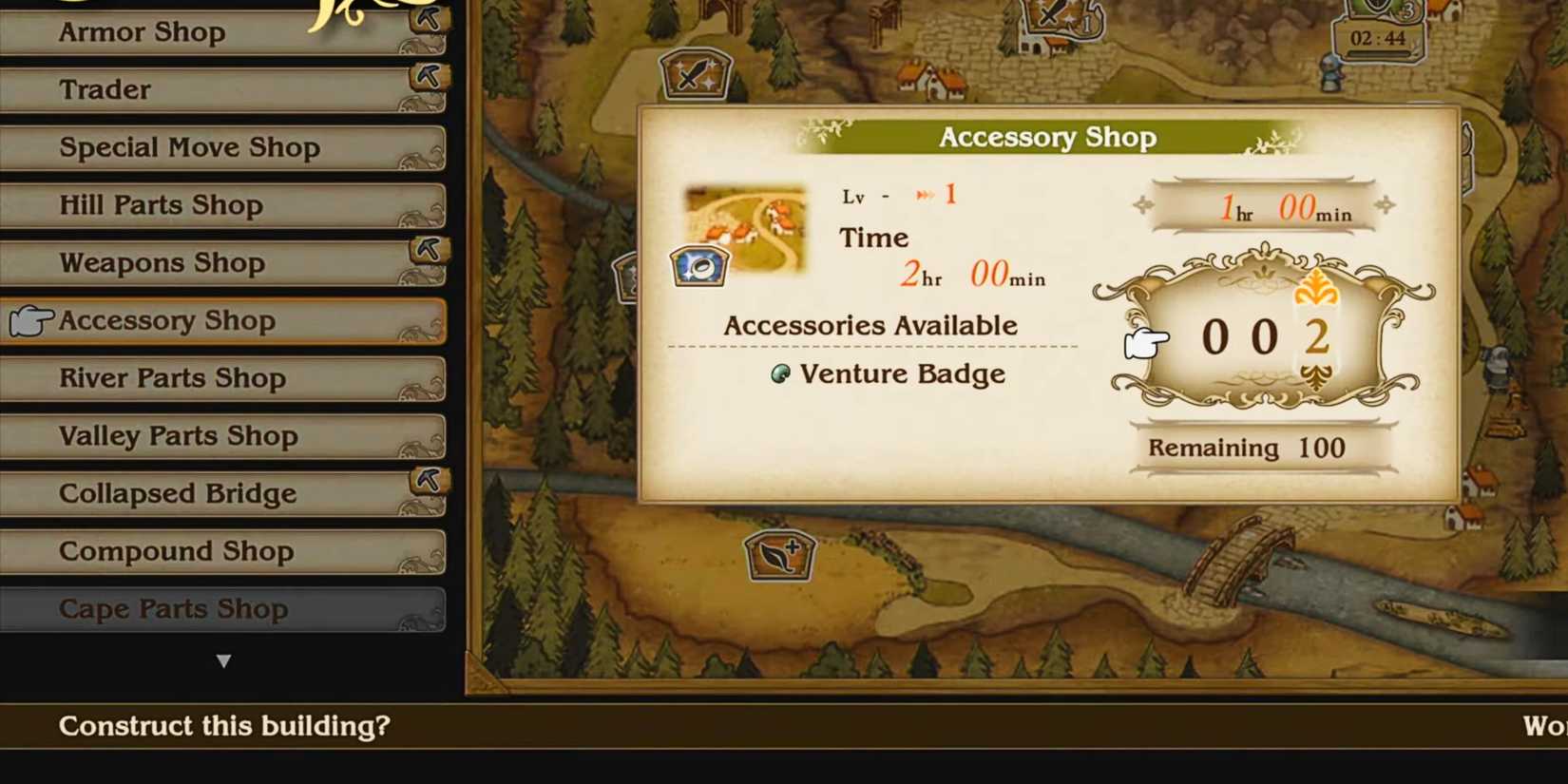
Task: Confirm the Construct this building prompt
Action: [223, 726]
